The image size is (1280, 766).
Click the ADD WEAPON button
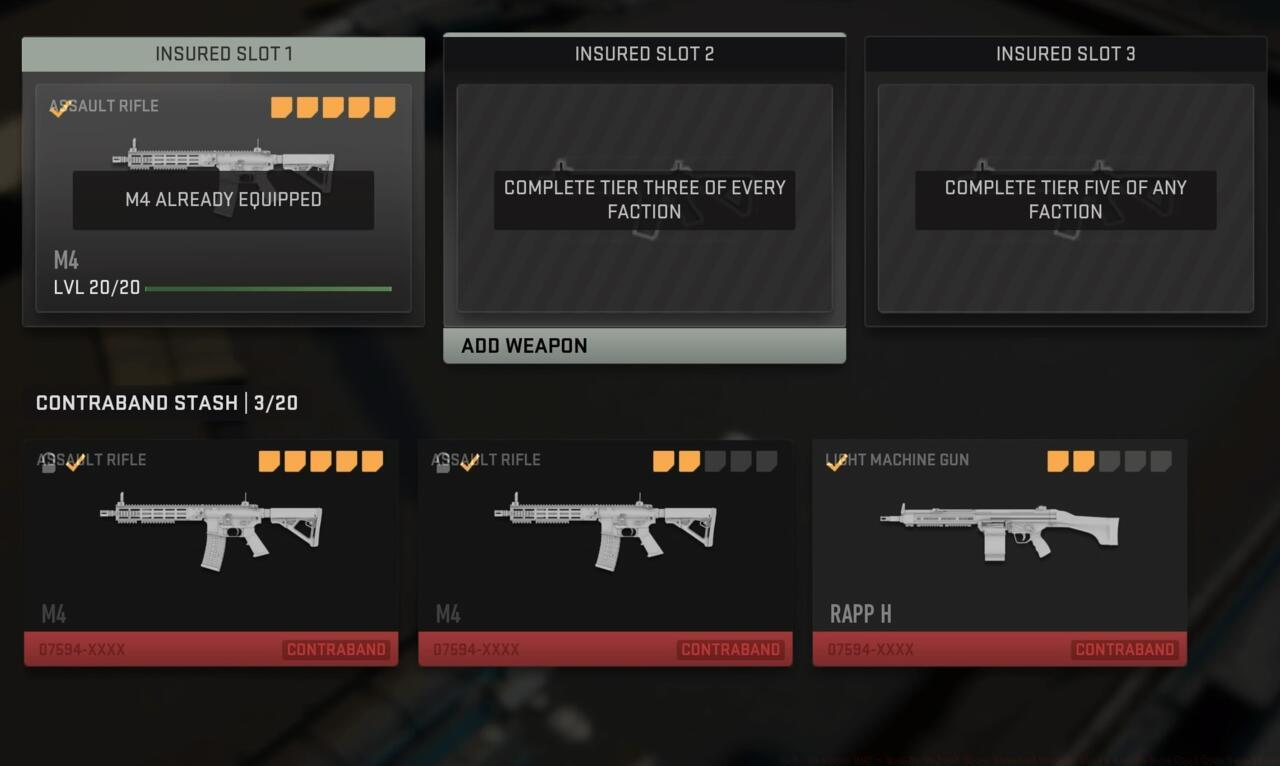[x=644, y=345]
